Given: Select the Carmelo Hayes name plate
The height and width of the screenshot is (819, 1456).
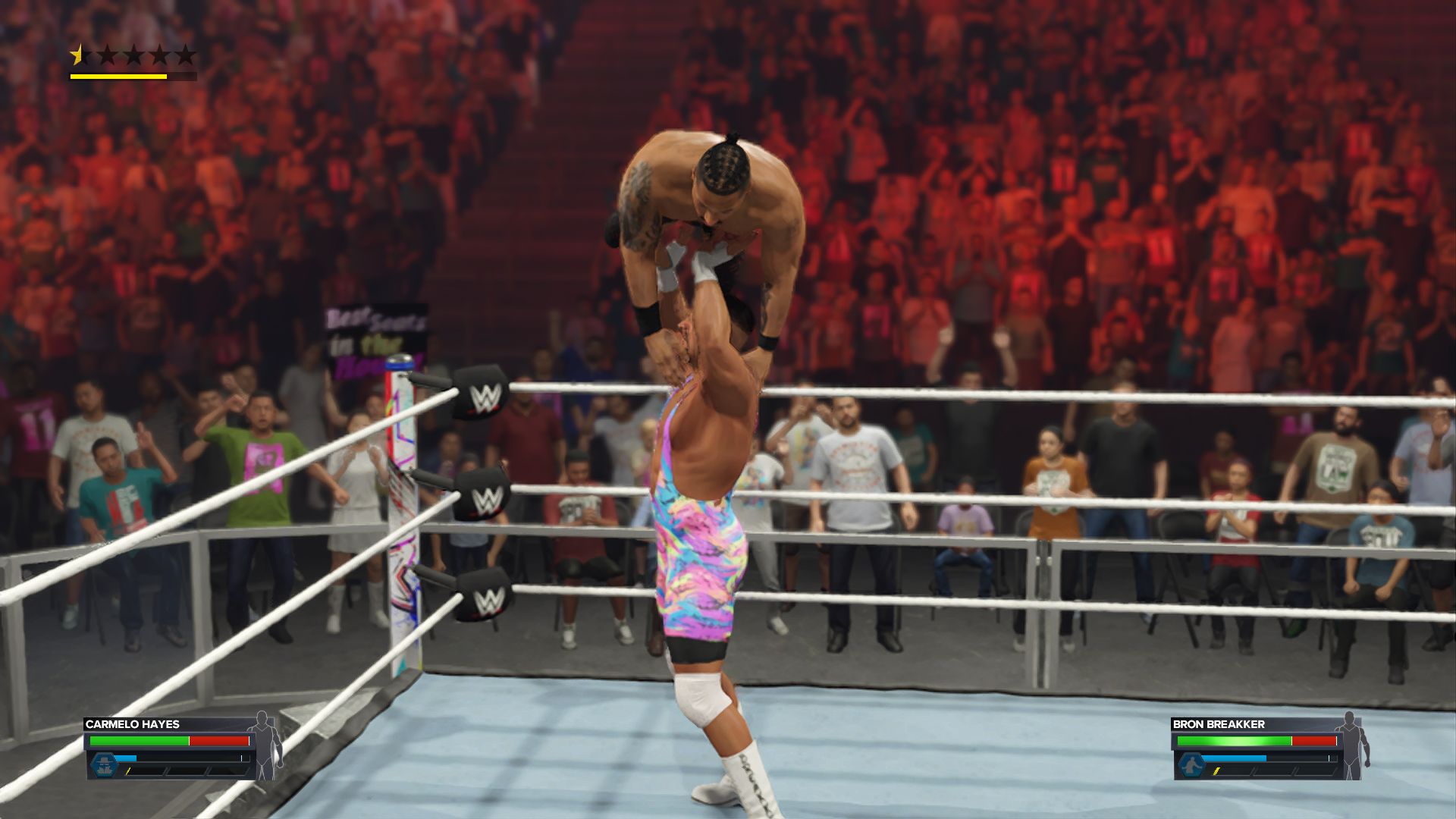Looking at the screenshot, I should pyautogui.click(x=133, y=724).
